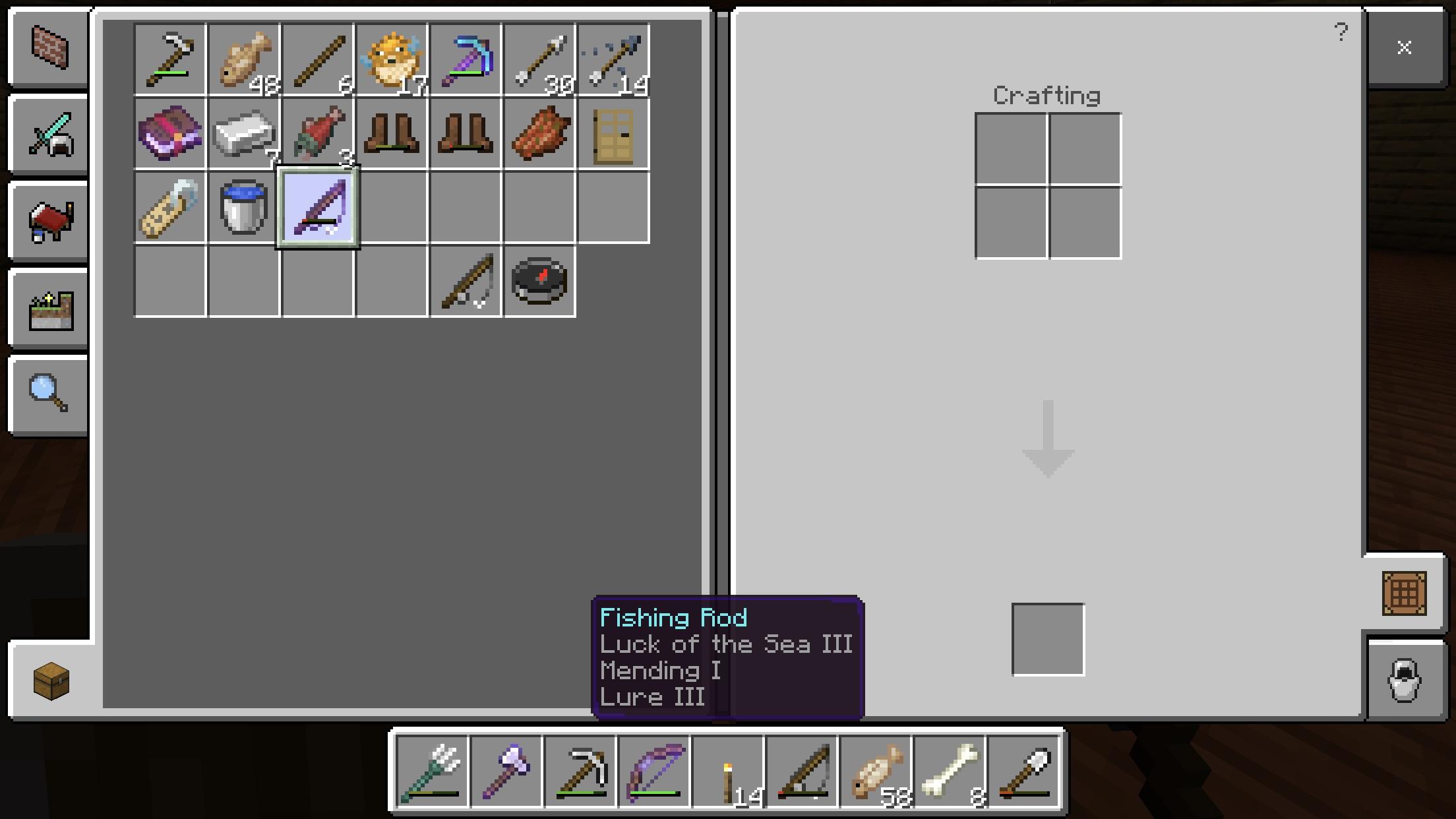Select the trident in the hotbar
This screenshot has width=1456, height=819.
(x=433, y=772)
